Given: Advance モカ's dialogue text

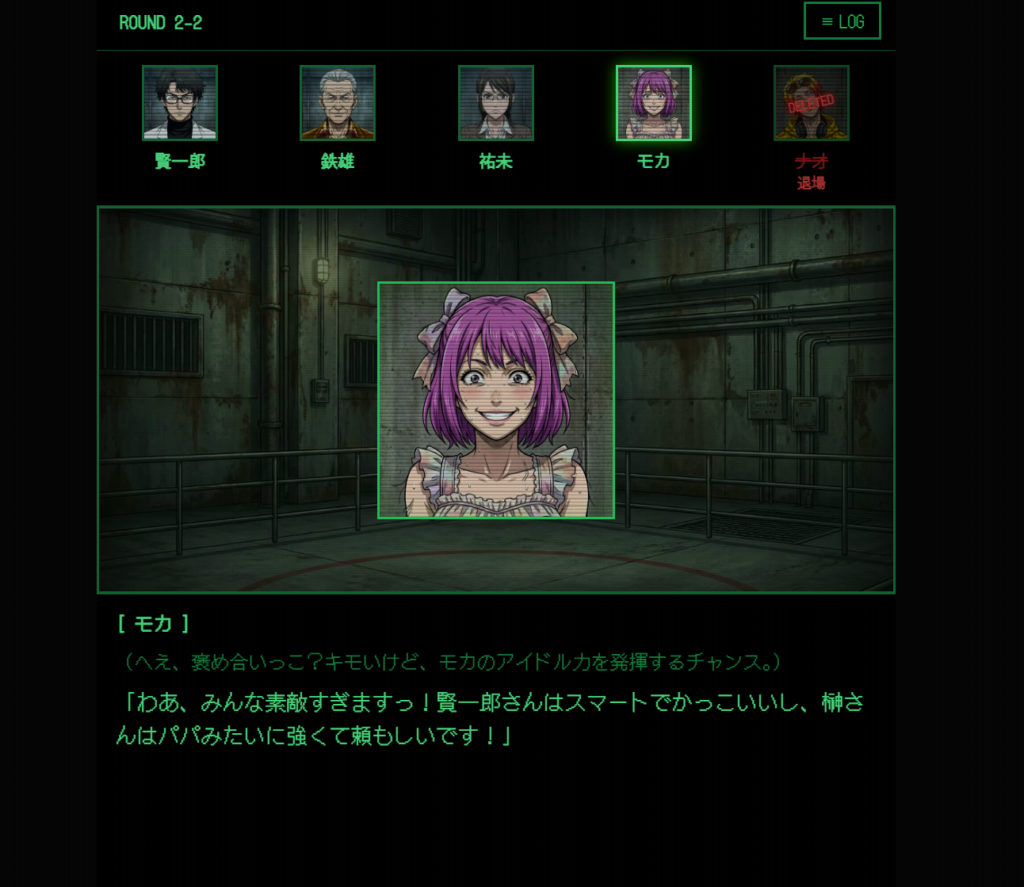Looking at the screenshot, I should [x=490, y=719].
